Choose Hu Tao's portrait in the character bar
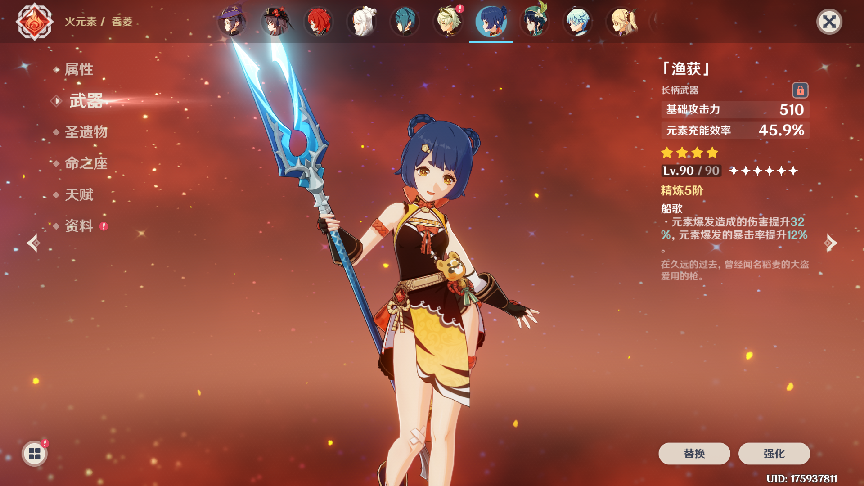 pos(275,21)
